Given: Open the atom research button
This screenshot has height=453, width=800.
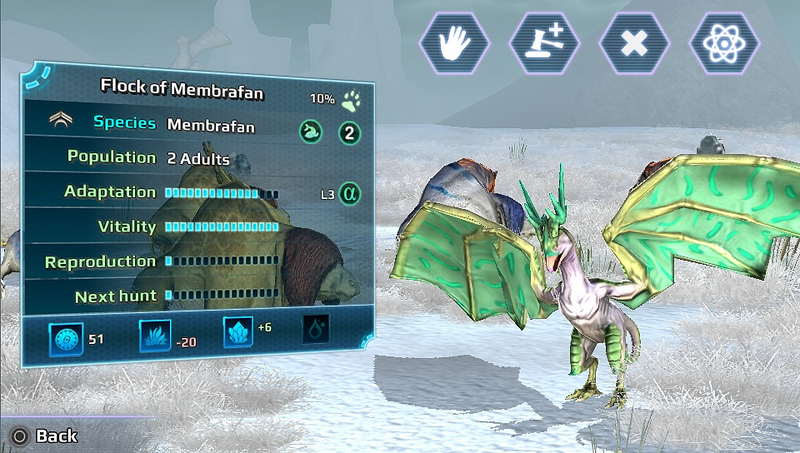Looking at the screenshot, I should (x=724, y=42).
